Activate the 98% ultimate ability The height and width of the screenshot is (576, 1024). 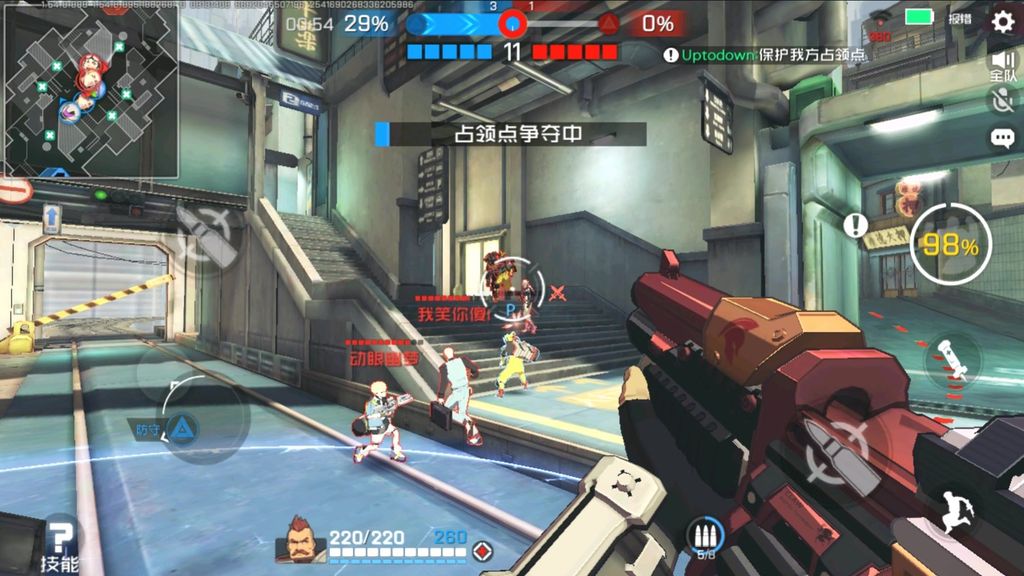(951, 245)
